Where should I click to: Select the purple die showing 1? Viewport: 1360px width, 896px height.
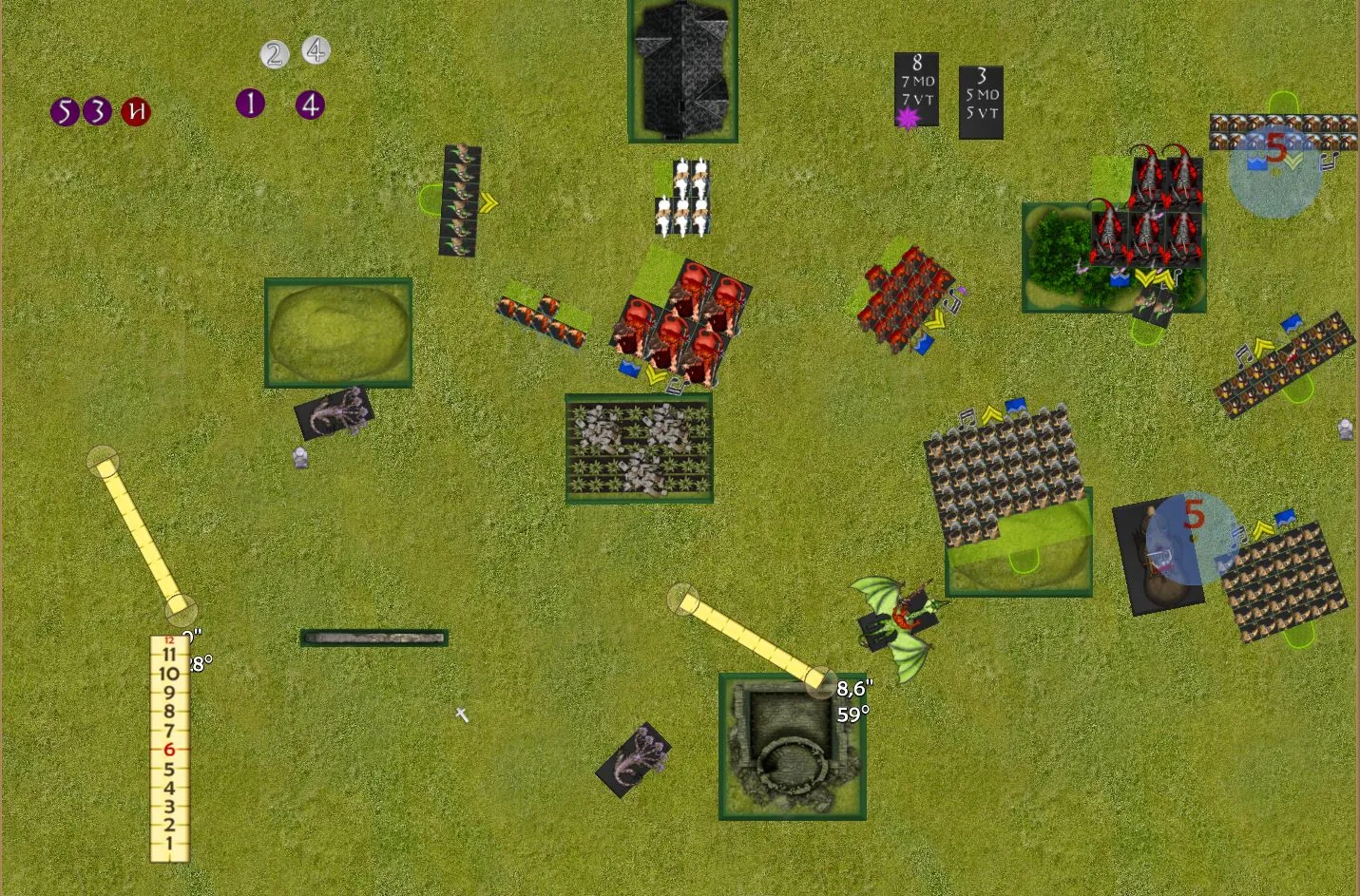(x=250, y=103)
